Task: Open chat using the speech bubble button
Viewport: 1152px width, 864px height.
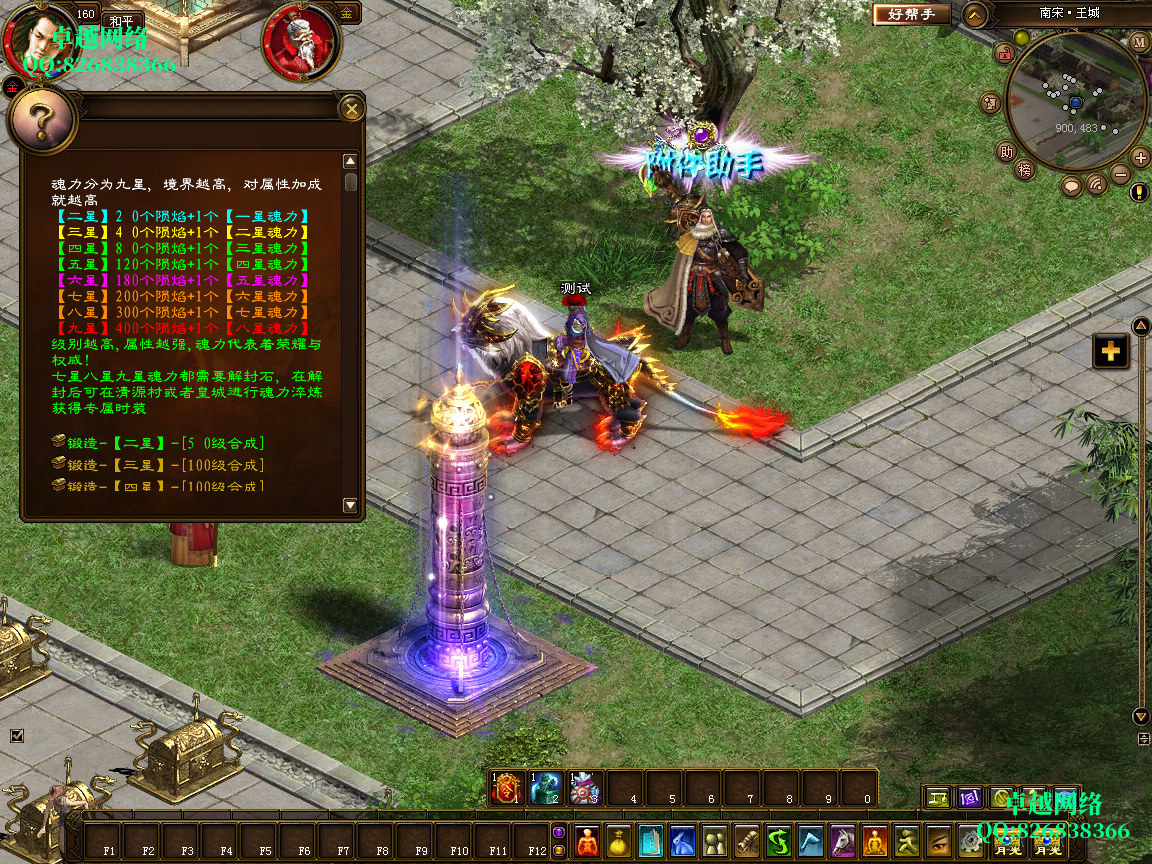Action: [1072, 185]
